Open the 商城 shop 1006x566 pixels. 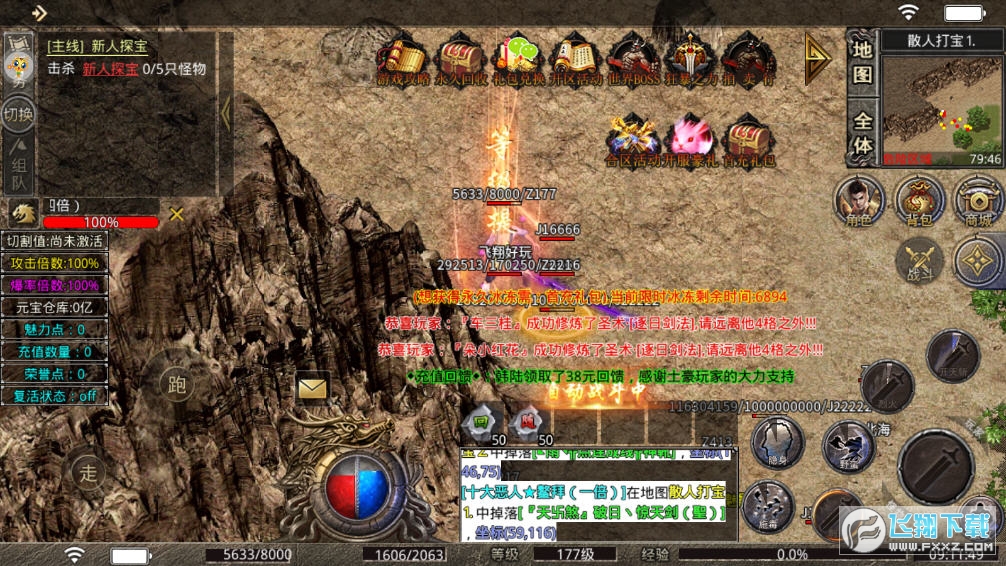click(x=979, y=199)
